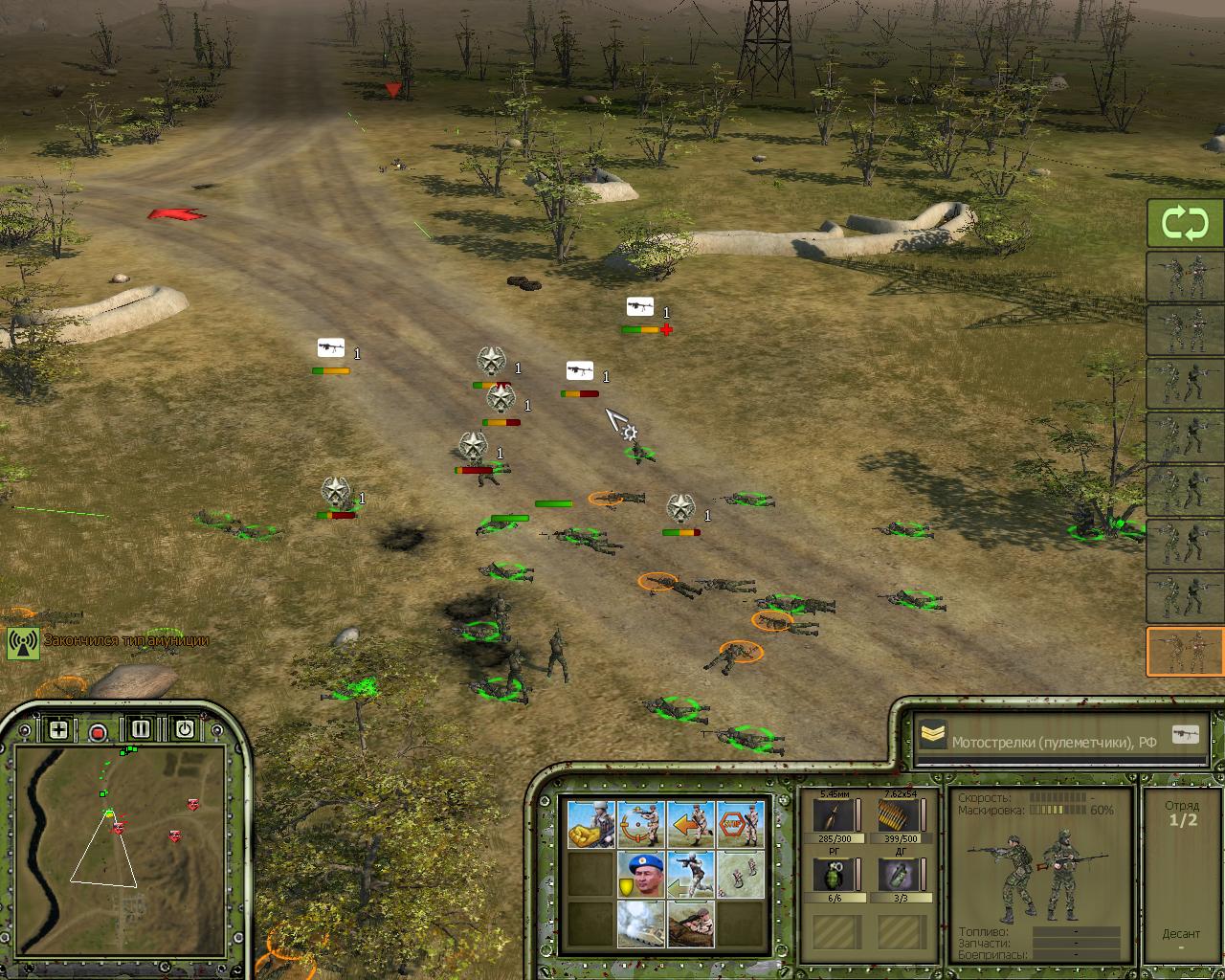Click the green cycle-arrows button above squad list
Viewport: 1225px width, 980px height.
click(x=1185, y=224)
